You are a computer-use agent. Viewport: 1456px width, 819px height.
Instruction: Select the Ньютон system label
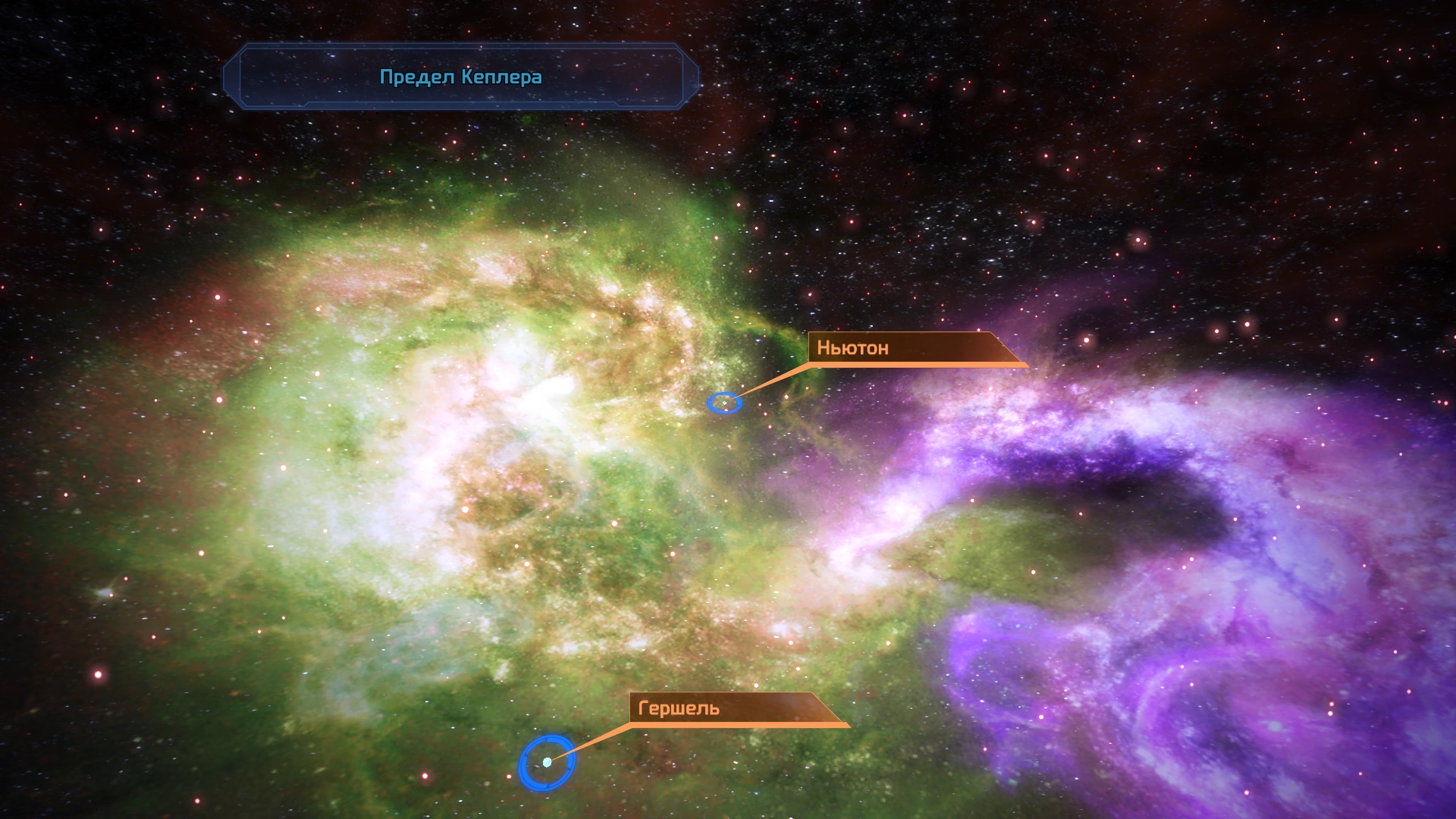click(x=852, y=348)
